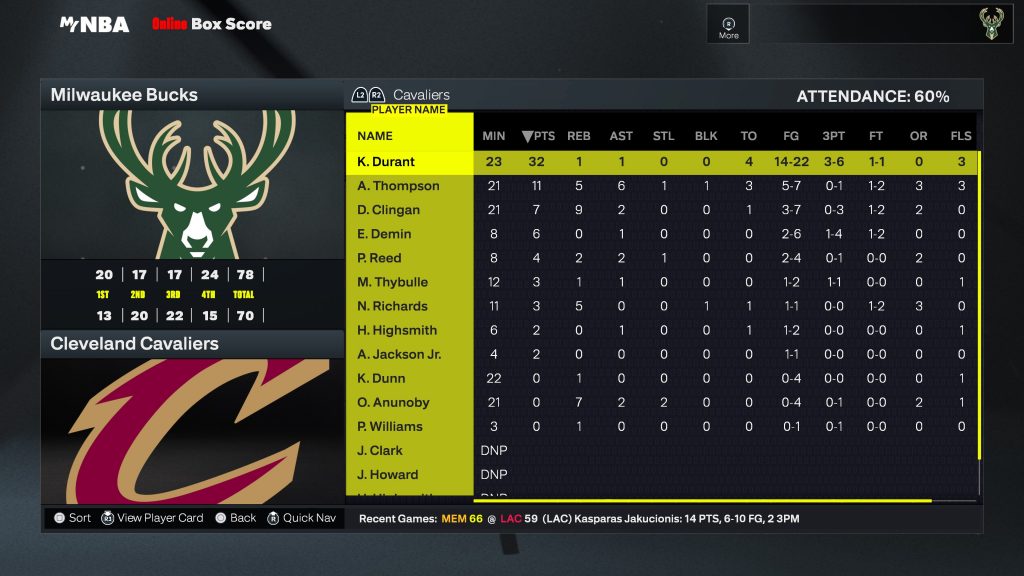Select the K. Durant player row

click(x=386, y=162)
